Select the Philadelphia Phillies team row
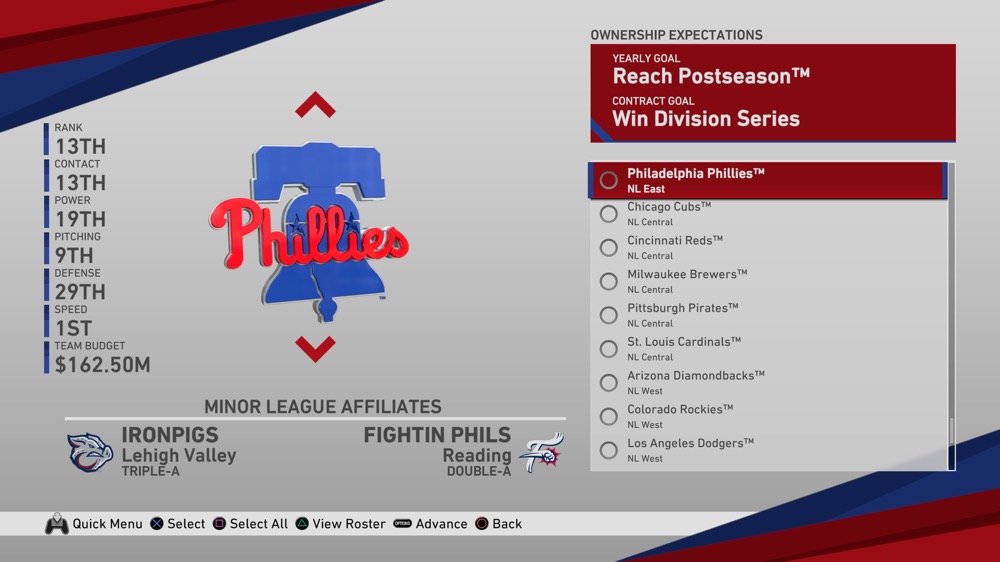 click(x=767, y=180)
